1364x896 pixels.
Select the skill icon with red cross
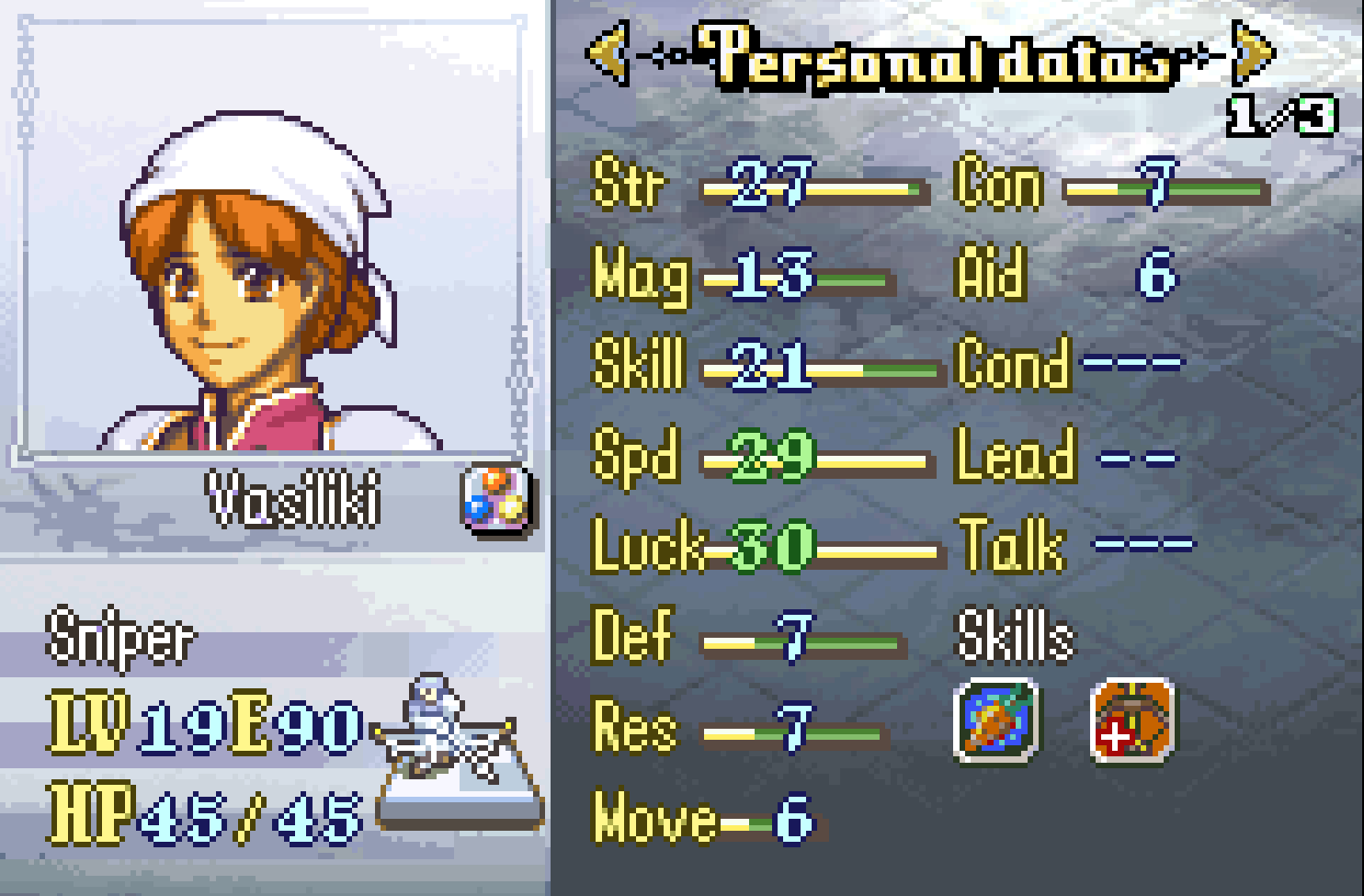[1132, 720]
